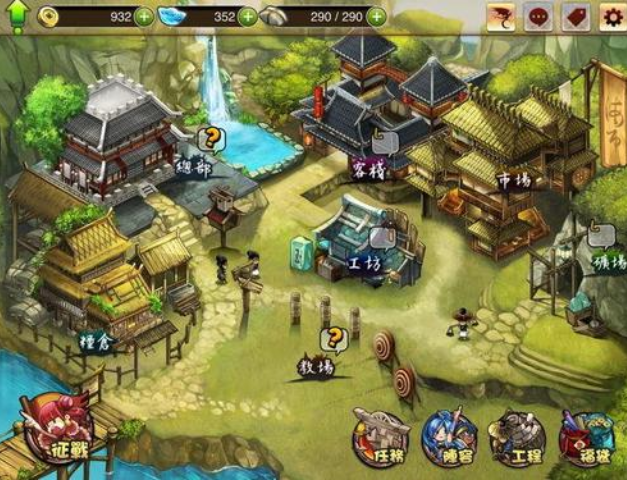Open the gear settings icon

tap(611, 16)
